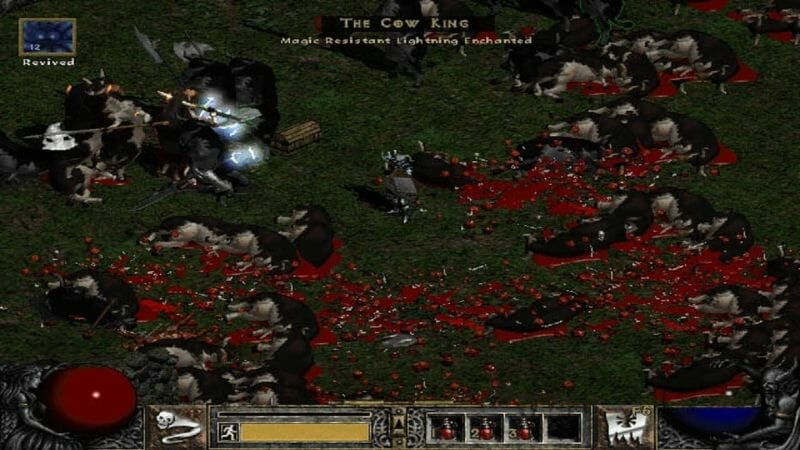Use the red potion in belt slot 1
Screen dimensions: 800x450
tap(447, 428)
